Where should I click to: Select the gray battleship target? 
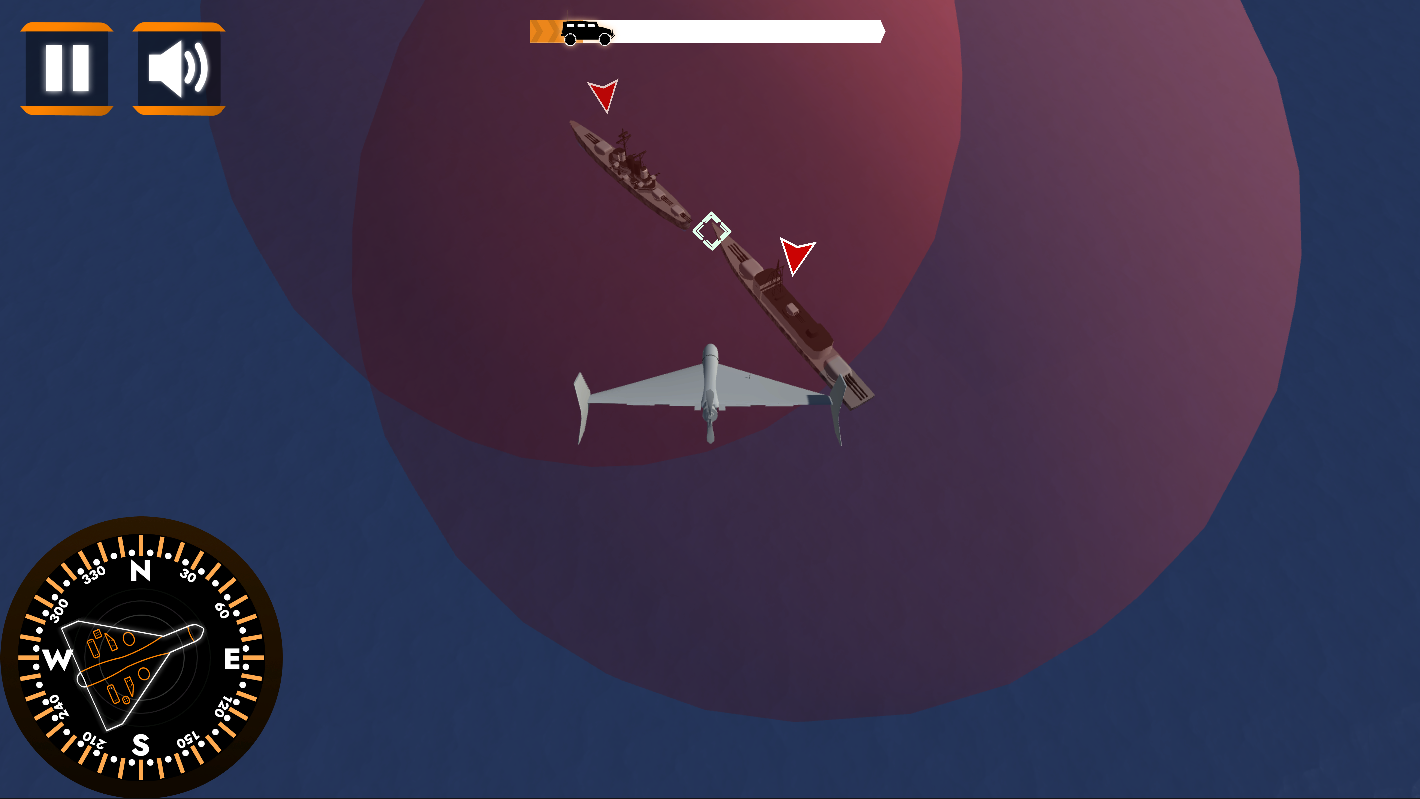coord(630,170)
